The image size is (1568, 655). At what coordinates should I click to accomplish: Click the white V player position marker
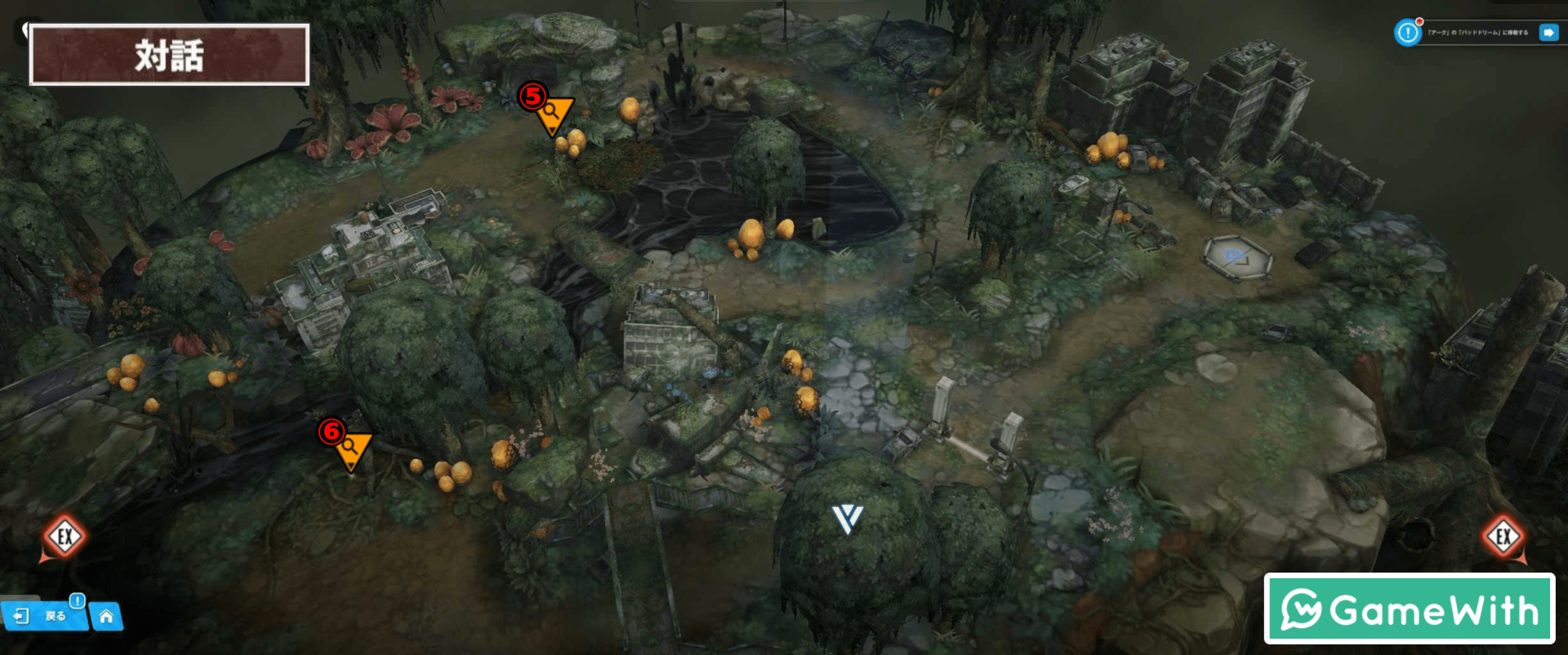[847, 519]
